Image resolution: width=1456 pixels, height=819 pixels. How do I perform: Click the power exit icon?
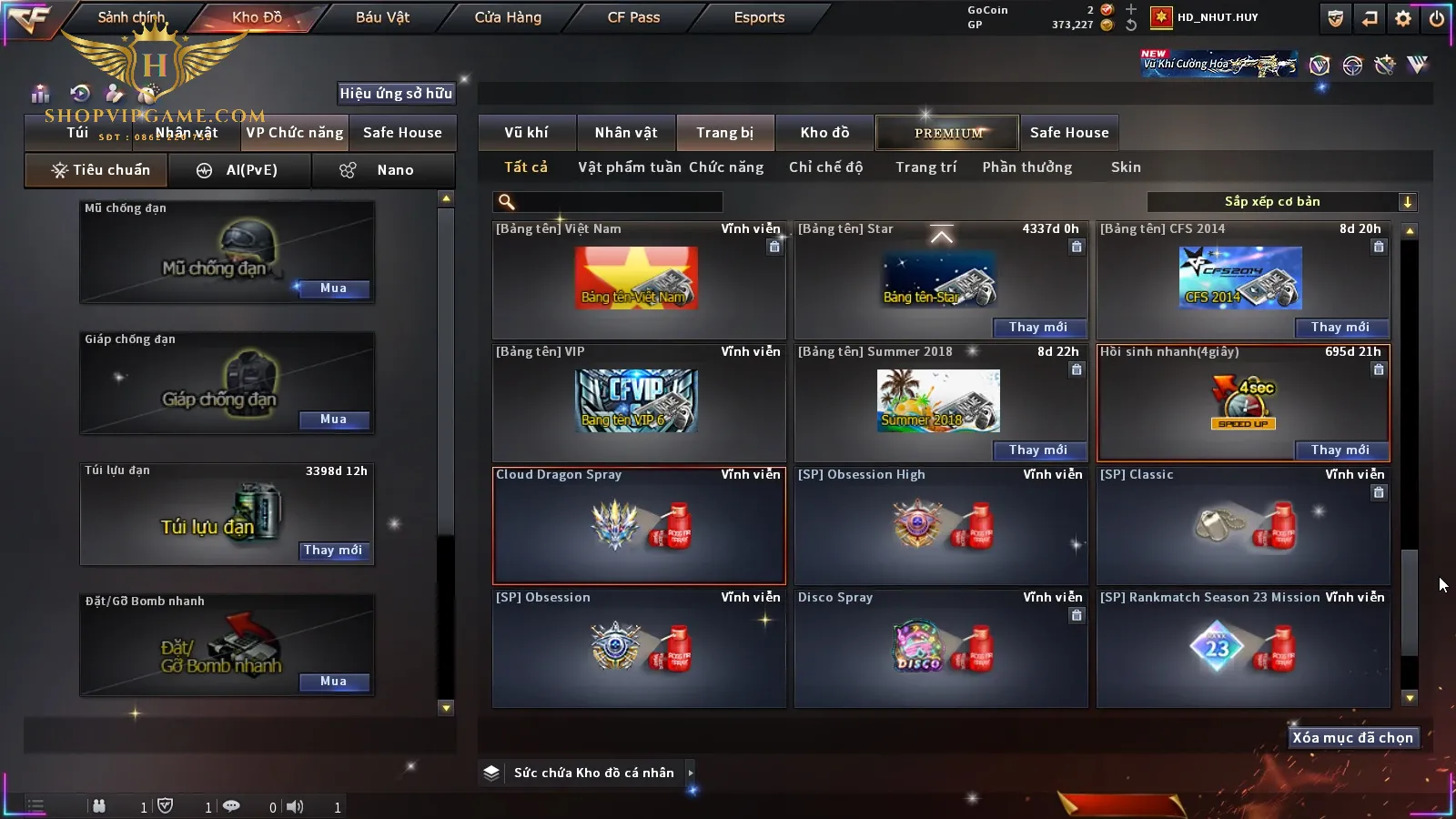coord(1436,18)
